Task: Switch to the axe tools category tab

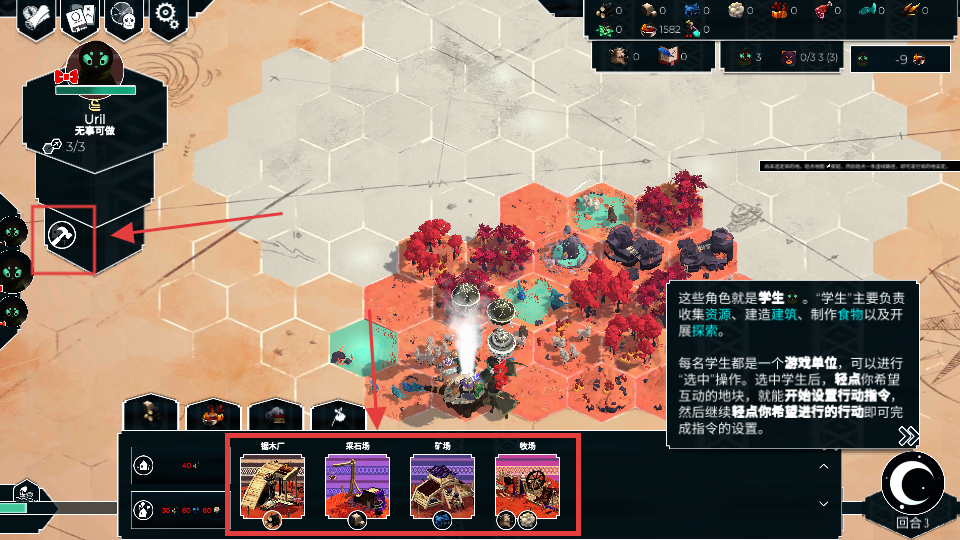Action: coord(338,413)
